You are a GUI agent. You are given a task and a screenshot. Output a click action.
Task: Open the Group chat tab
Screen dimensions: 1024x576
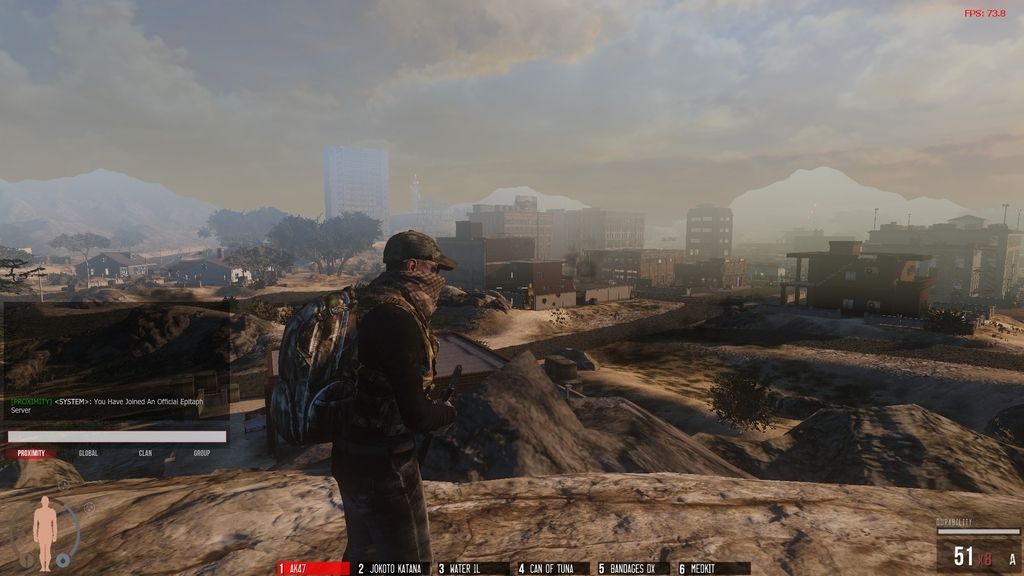[x=202, y=453]
